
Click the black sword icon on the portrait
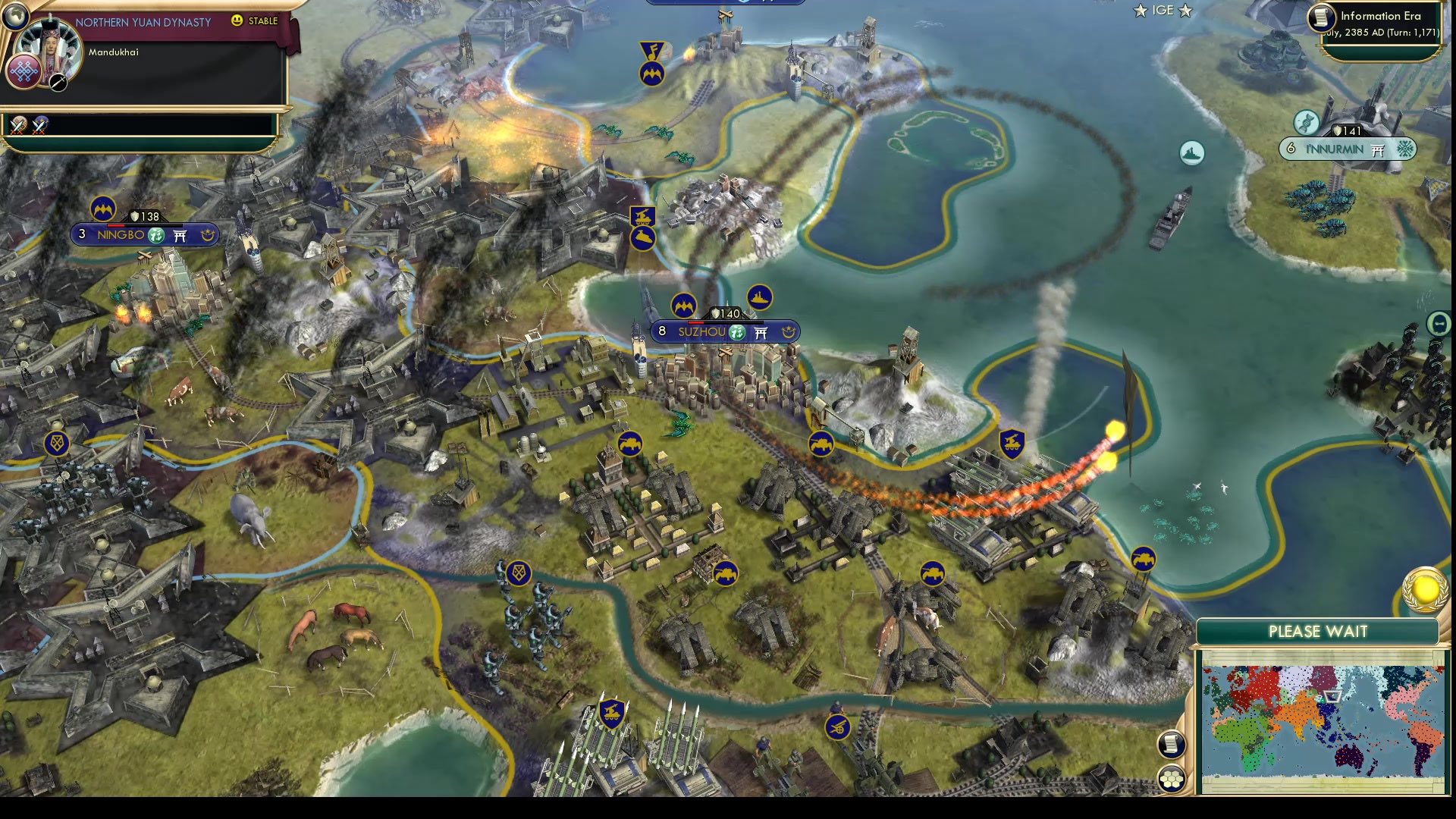[x=58, y=83]
